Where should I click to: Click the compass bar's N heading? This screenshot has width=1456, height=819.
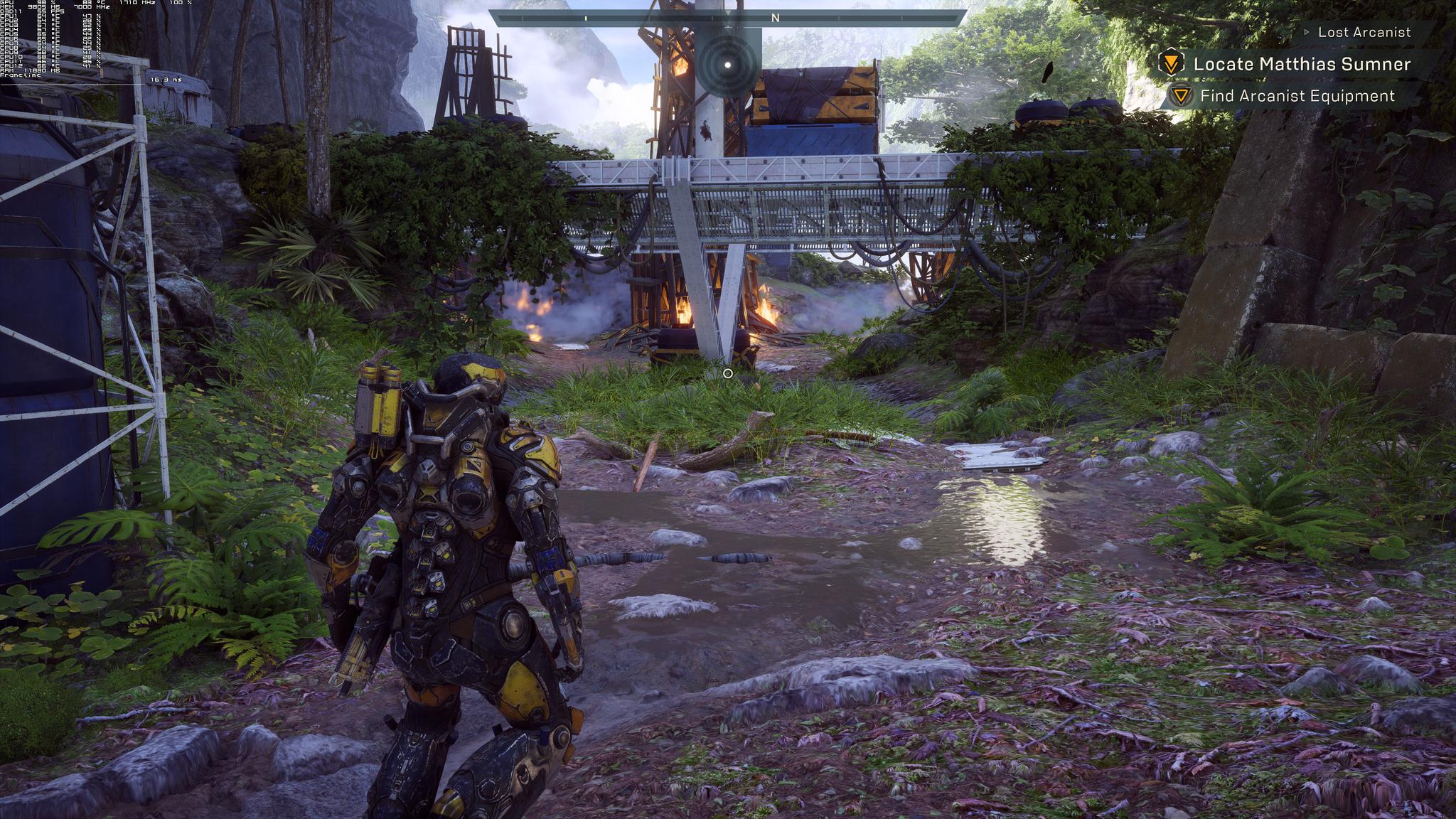776,18
